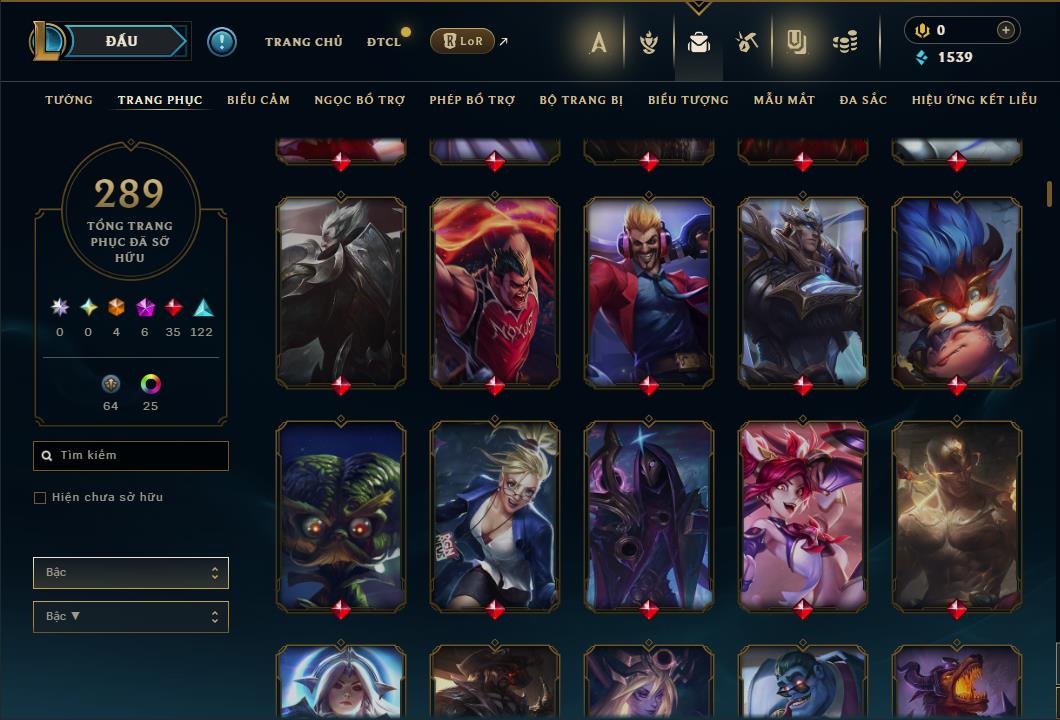Screen dimensions: 1060x720
Task: Select the red-suit headphones skin card
Action: tap(648, 290)
